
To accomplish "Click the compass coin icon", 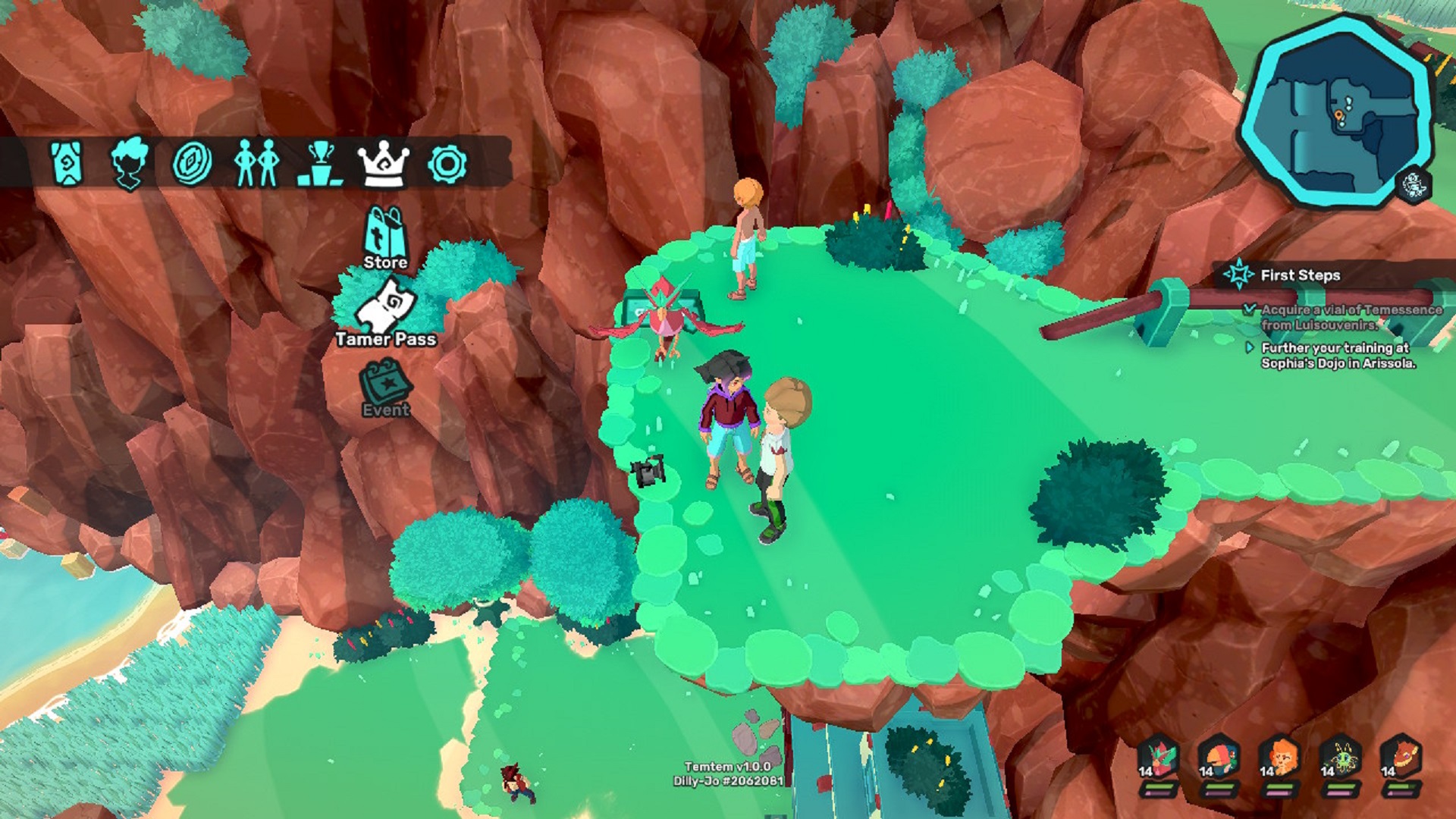I will pyautogui.click(x=192, y=162).
